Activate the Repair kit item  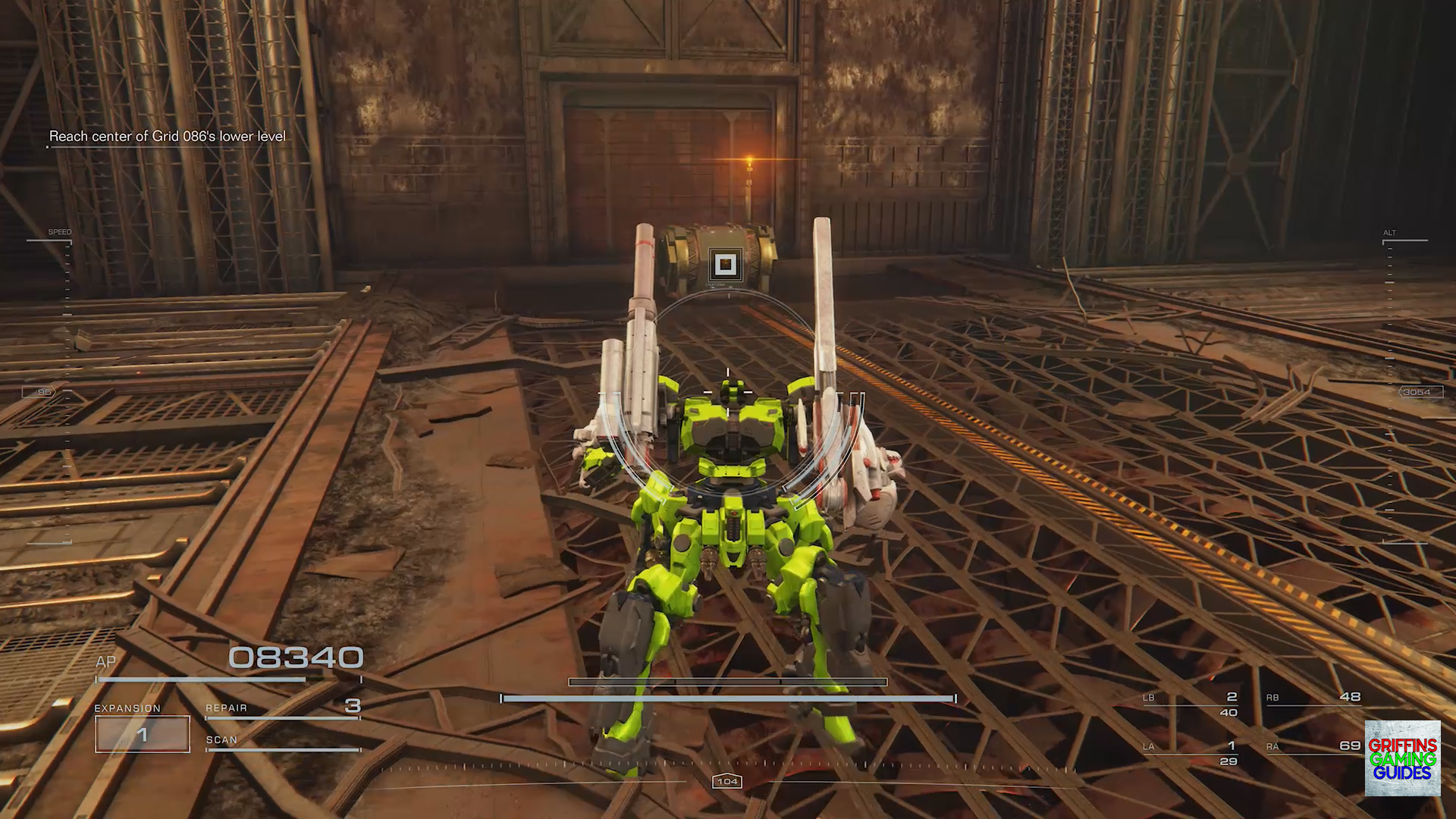coord(282,708)
